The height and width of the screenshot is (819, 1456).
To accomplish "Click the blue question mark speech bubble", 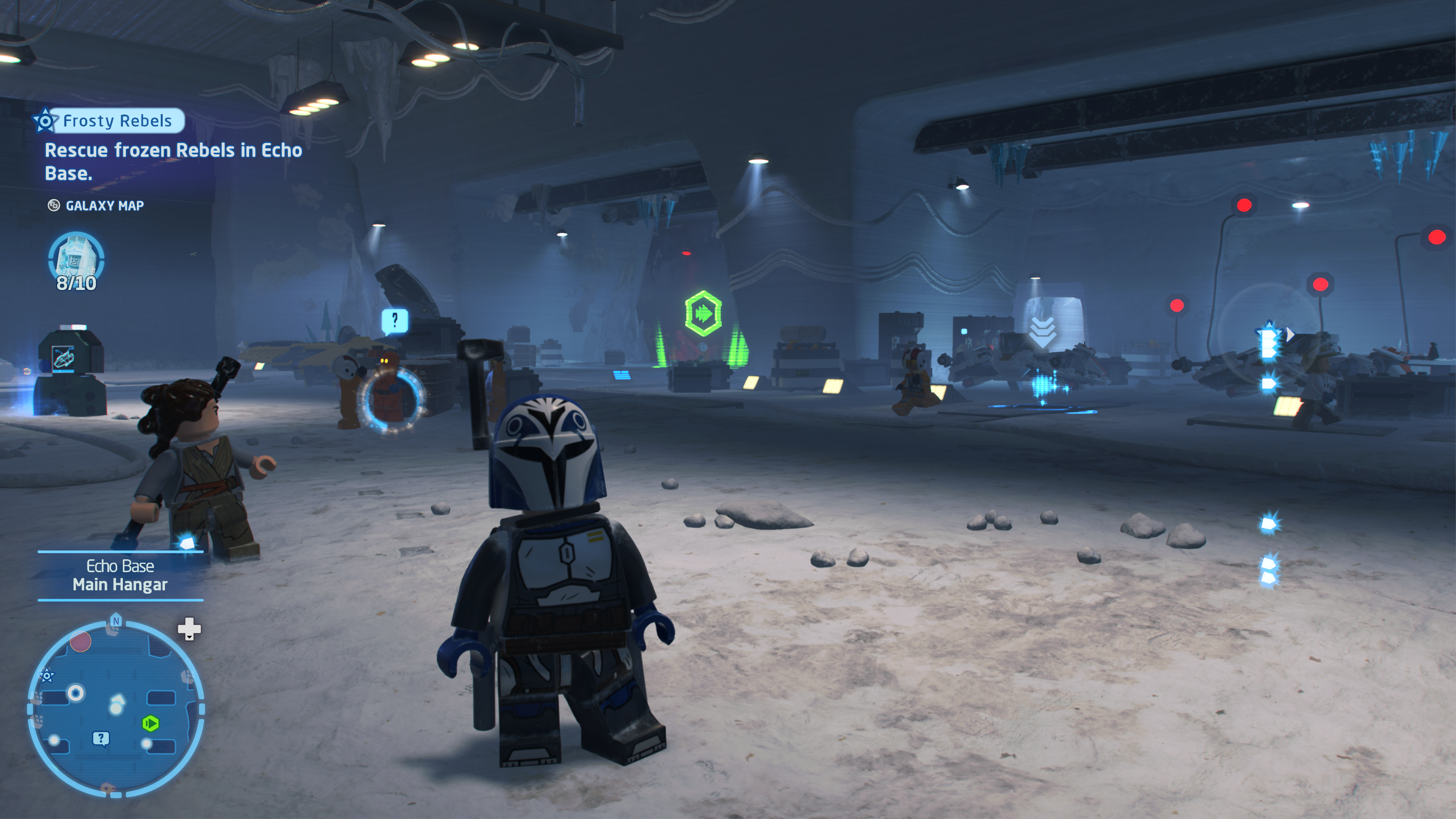I will 394,320.
